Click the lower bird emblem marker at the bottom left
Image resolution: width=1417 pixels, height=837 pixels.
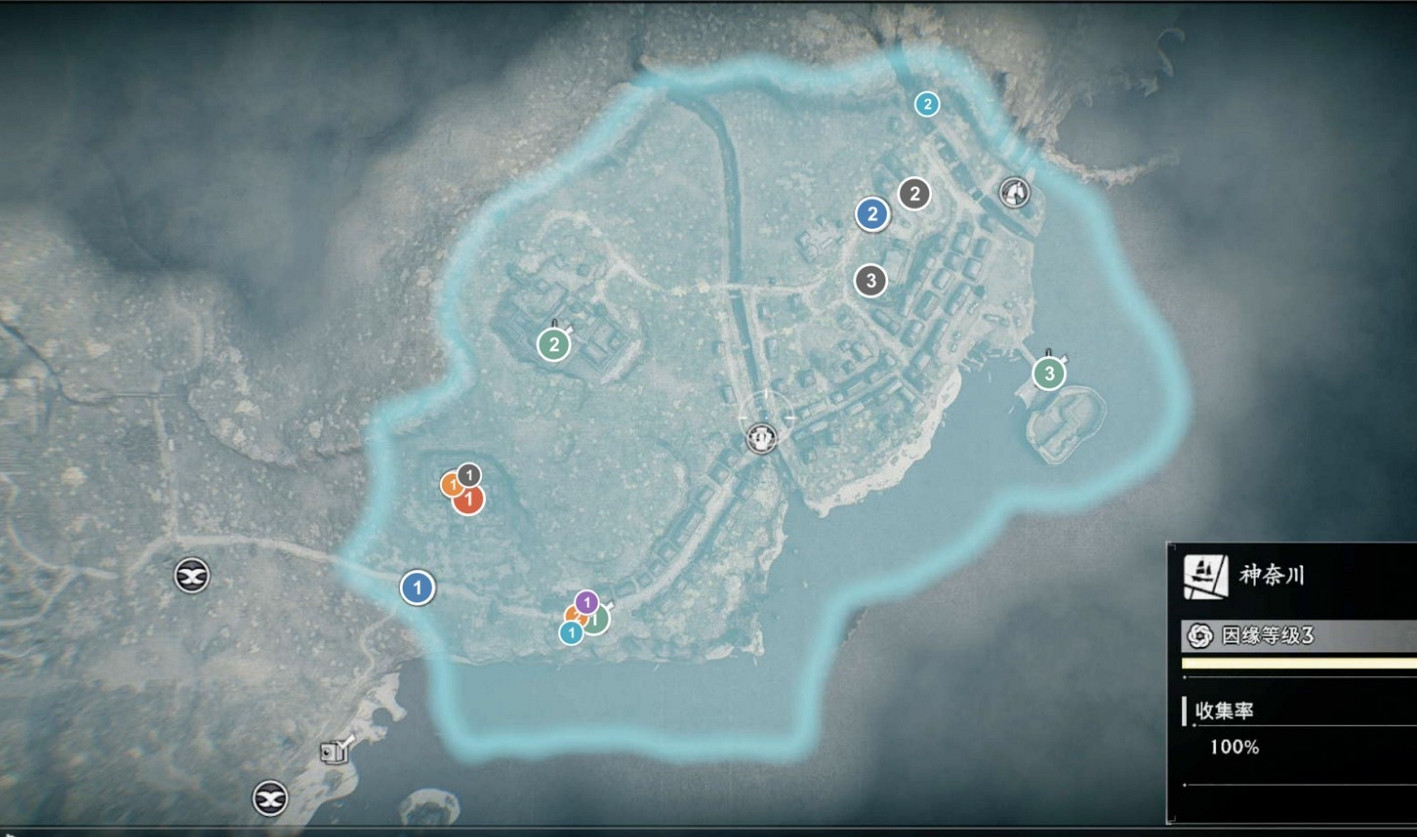[x=268, y=799]
